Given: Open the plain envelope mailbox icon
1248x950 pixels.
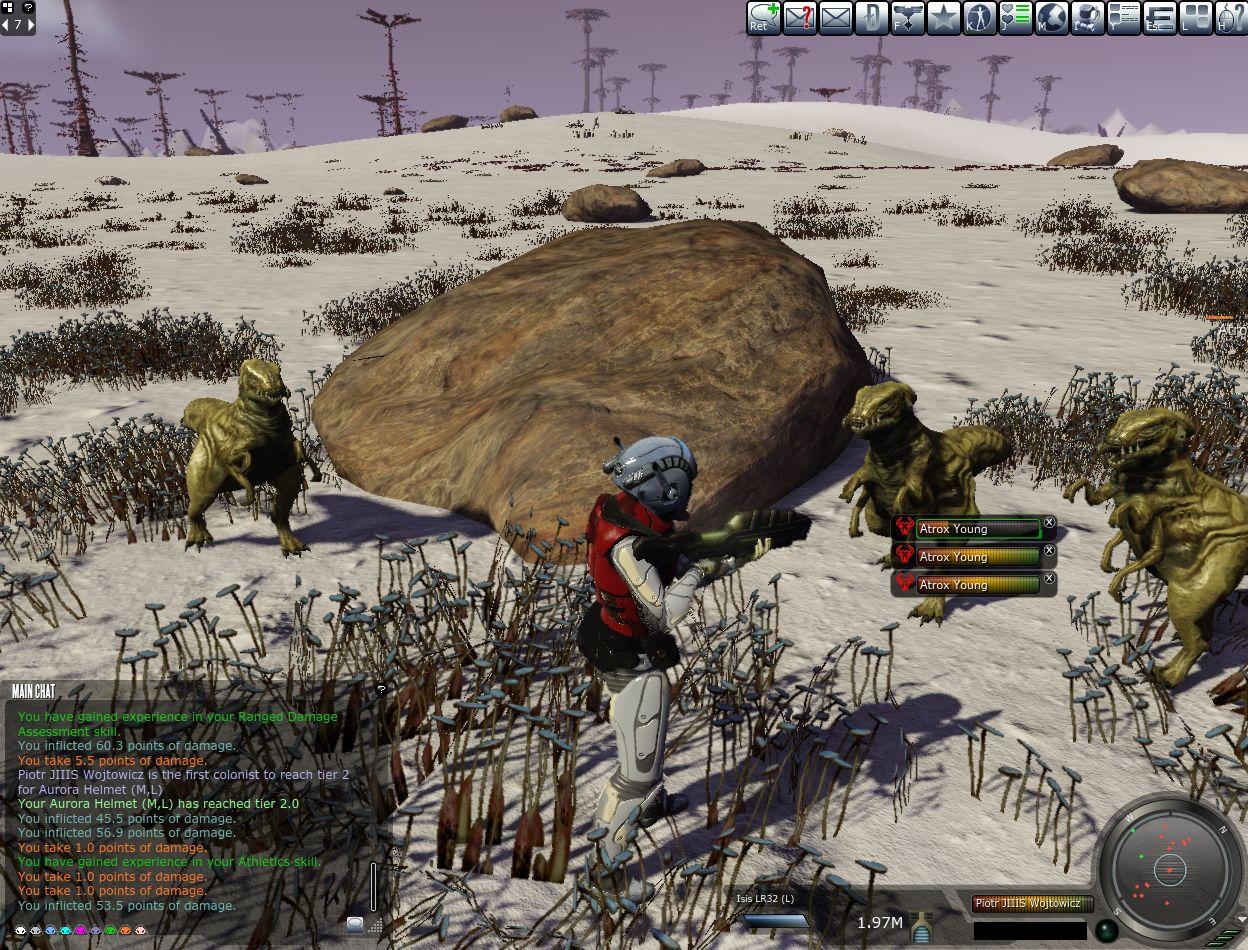Looking at the screenshot, I should 835,17.
